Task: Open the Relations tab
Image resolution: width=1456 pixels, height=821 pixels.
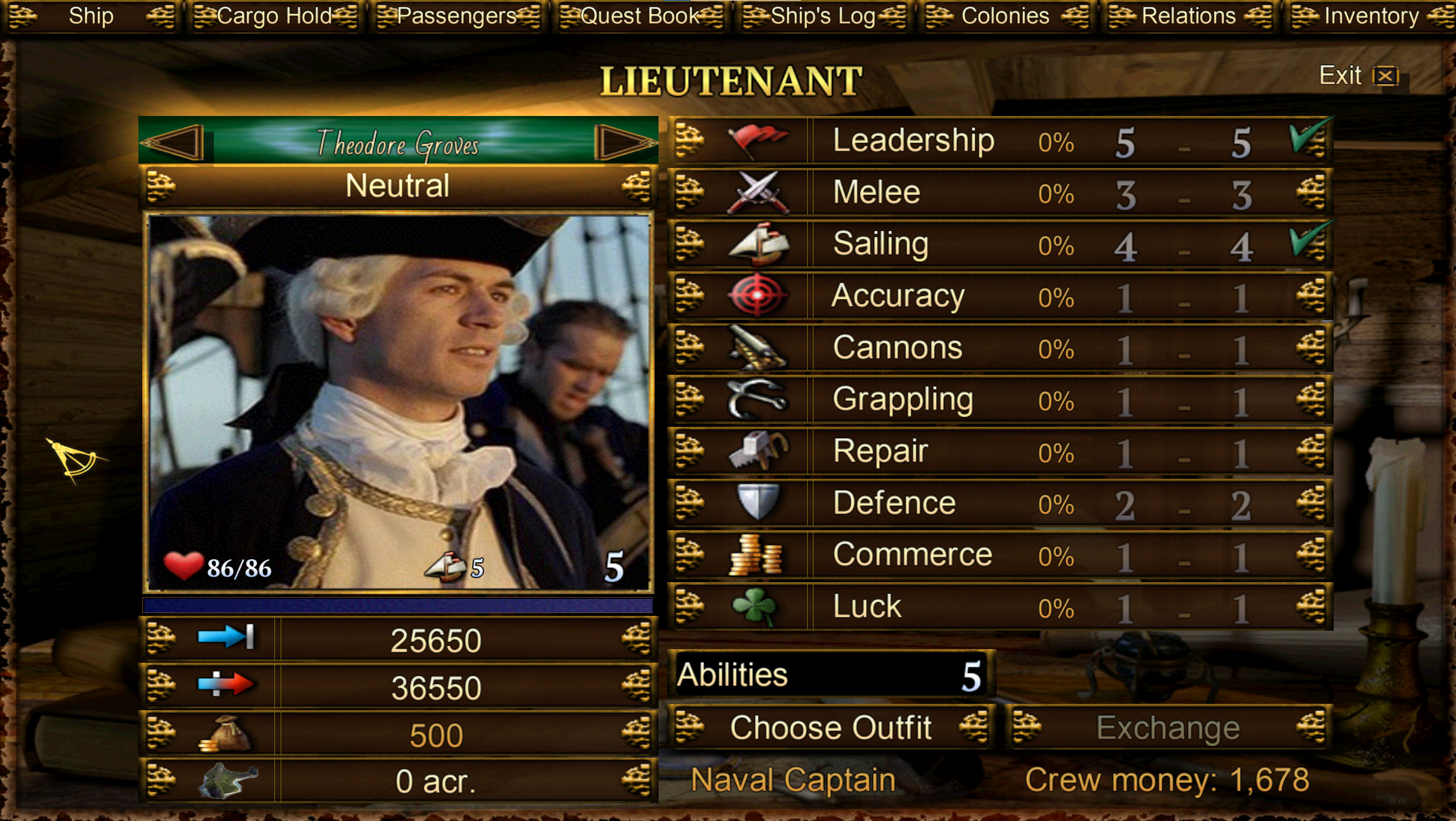Action: [x=1188, y=16]
